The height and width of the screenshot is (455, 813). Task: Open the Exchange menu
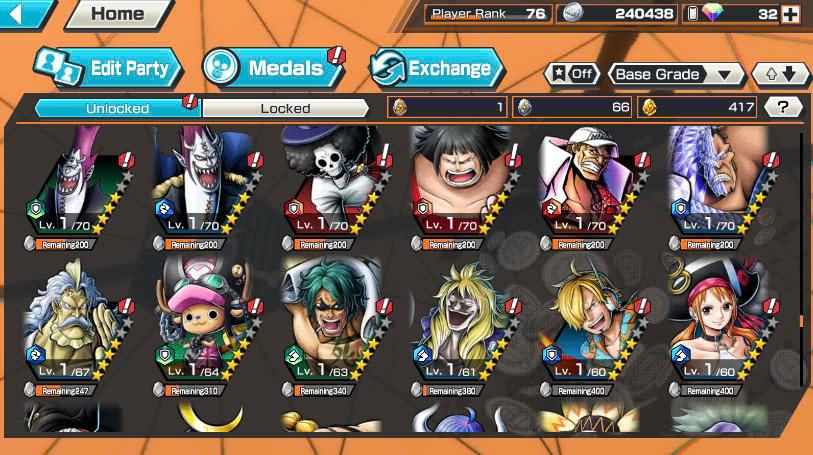pyautogui.click(x=437, y=68)
